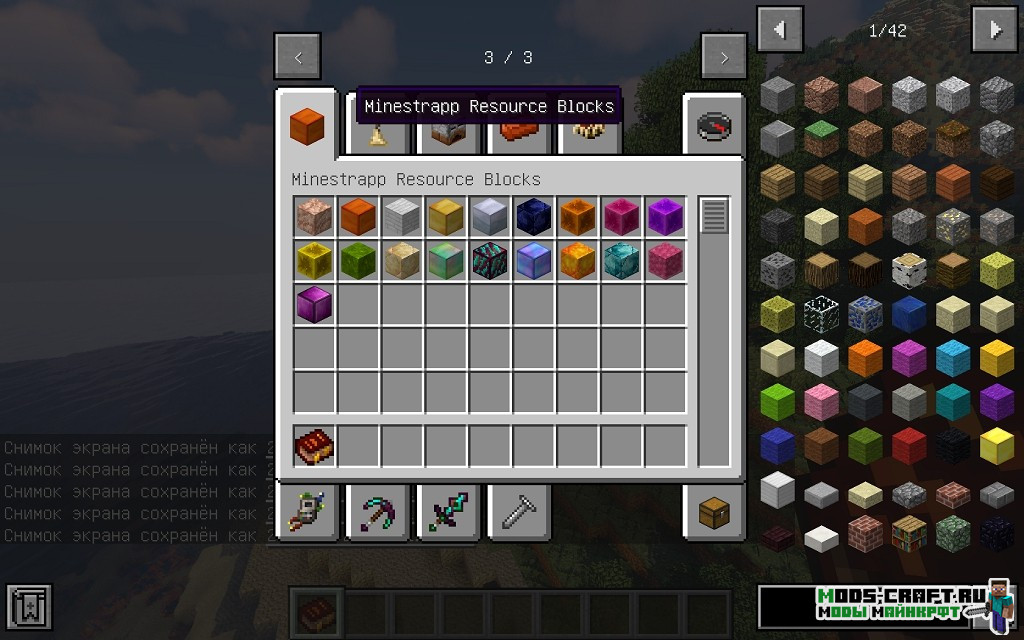Open the compass search items tab
The height and width of the screenshot is (640, 1024).
714,126
